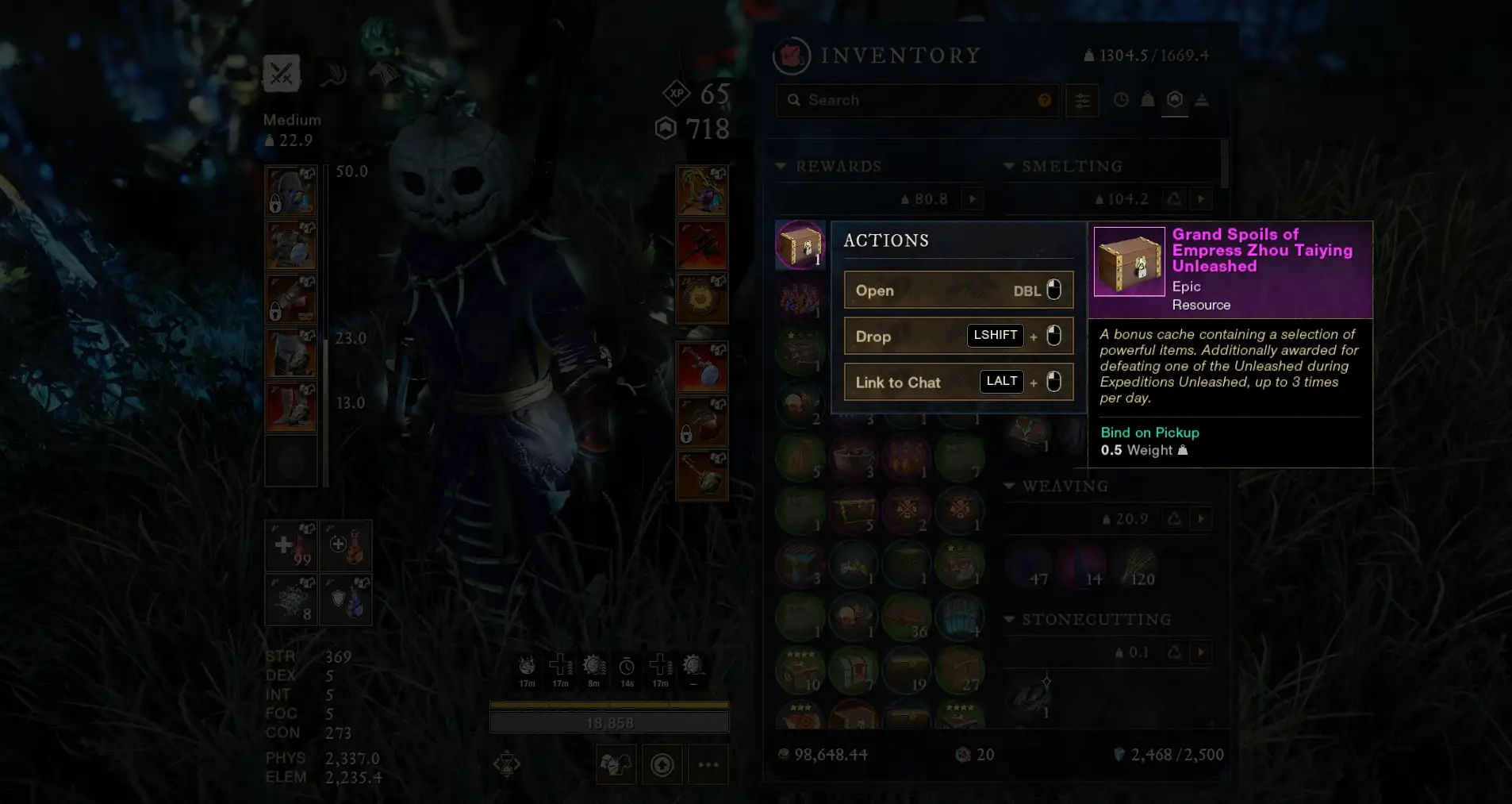Collapse the Rewards category

(x=781, y=167)
